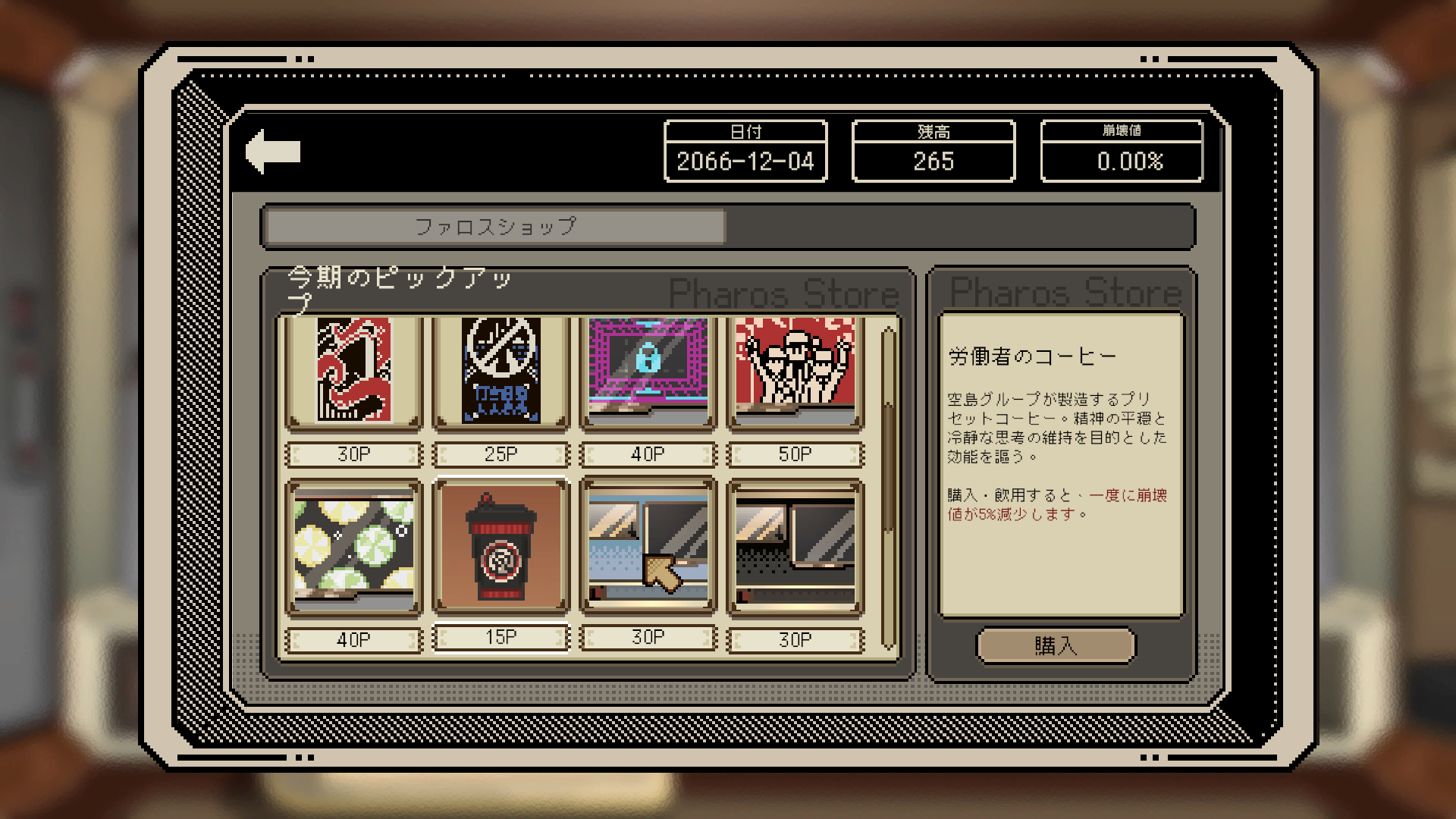Click the ファロスショップ shop title bar
This screenshot has width=1456, height=819.
(x=493, y=225)
